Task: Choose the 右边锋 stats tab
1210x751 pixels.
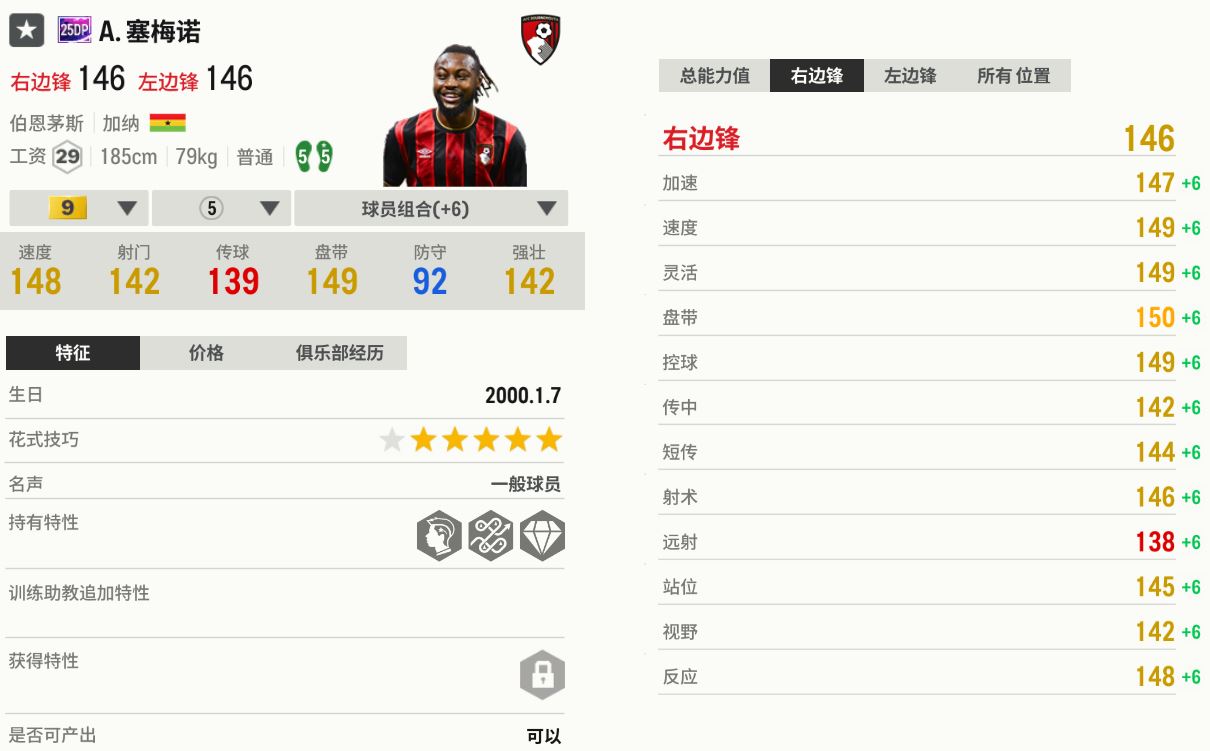Action: coord(816,76)
